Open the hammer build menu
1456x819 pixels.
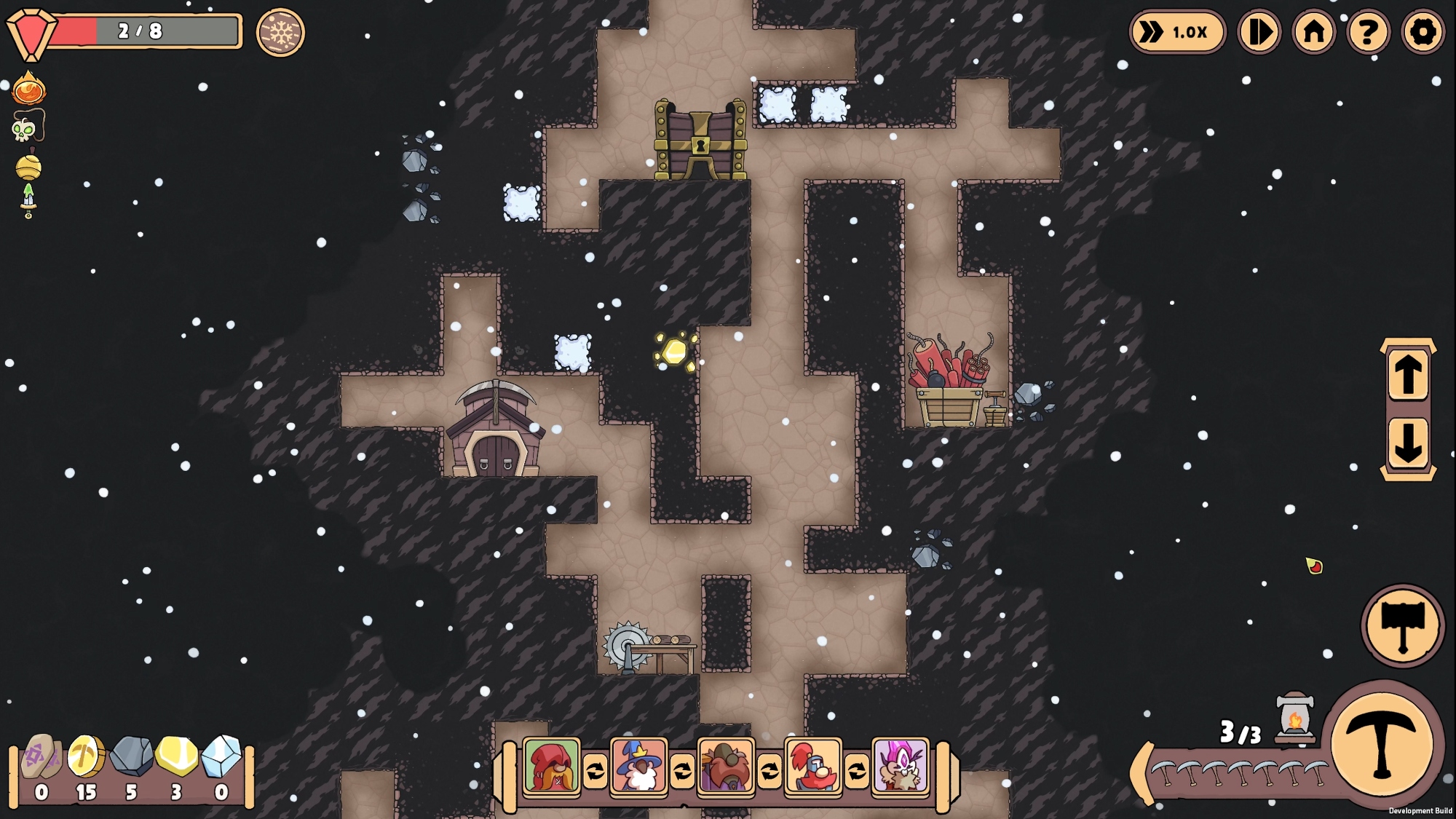(1402, 625)
